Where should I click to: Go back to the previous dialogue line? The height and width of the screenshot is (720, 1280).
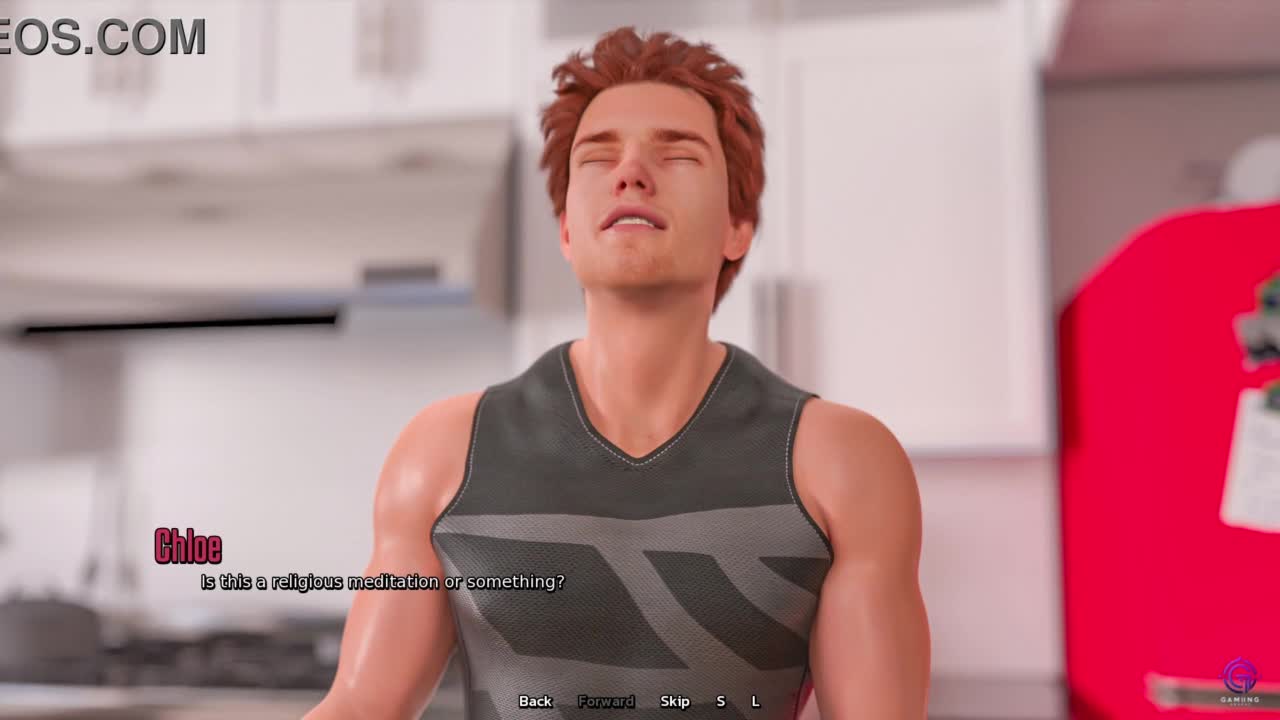(535, 701)
